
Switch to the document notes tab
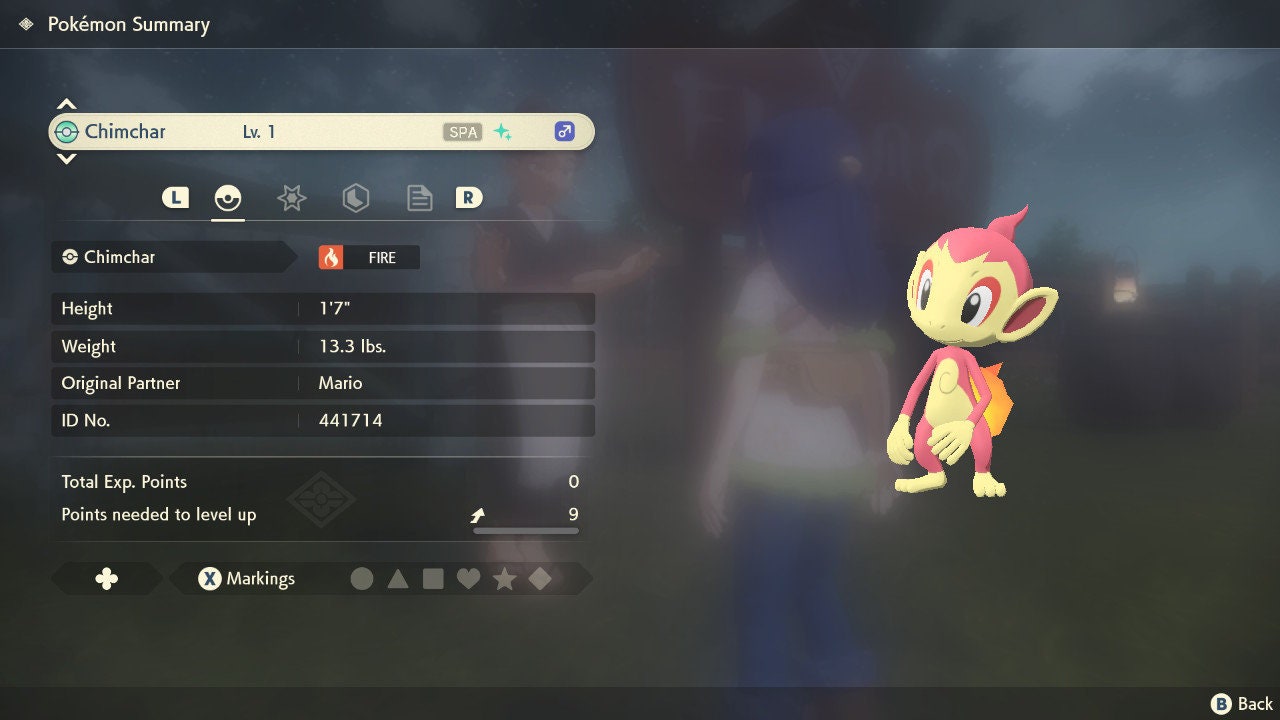pos(419,198)
